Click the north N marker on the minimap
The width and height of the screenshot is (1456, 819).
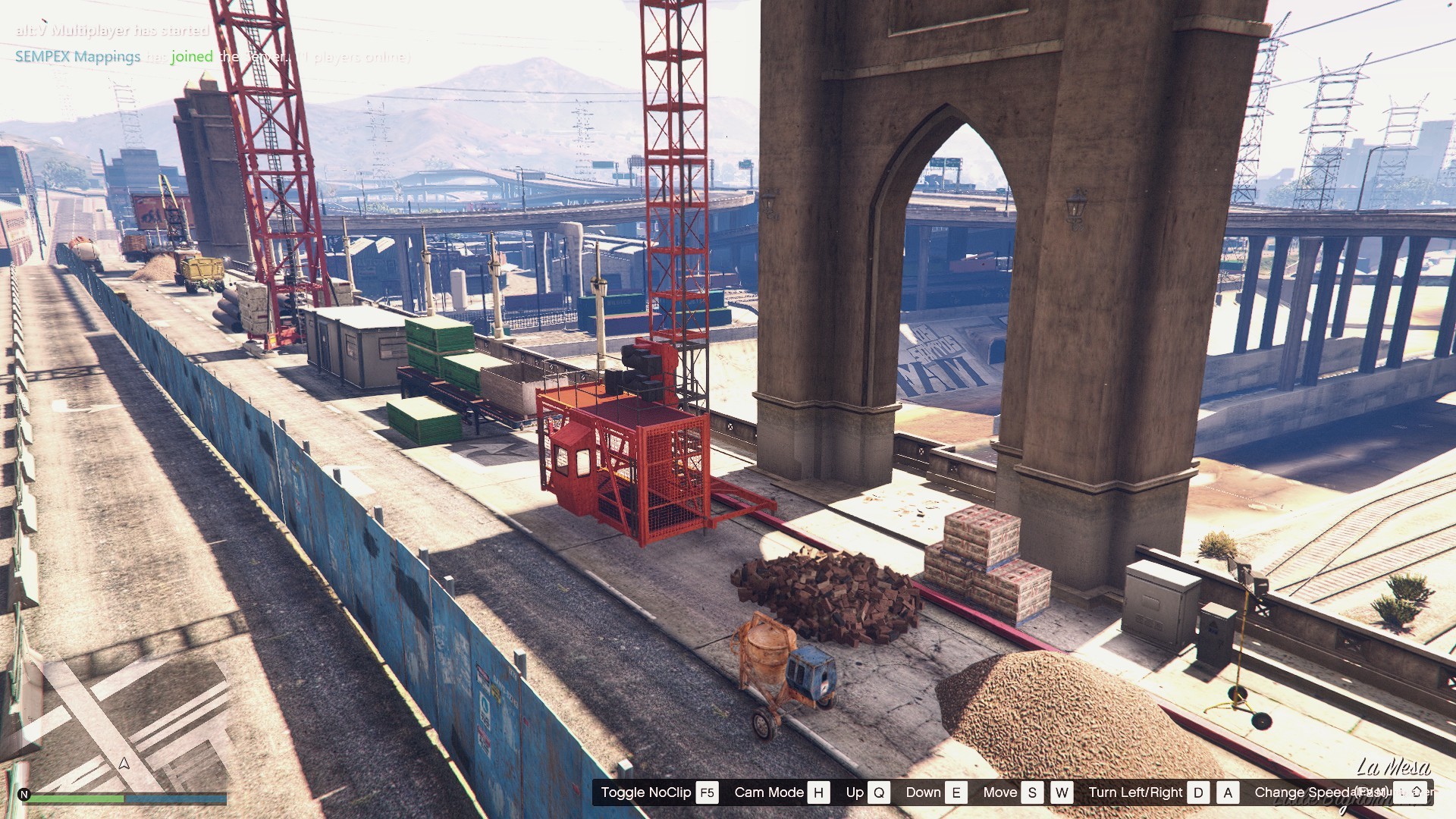pos(24,795)
